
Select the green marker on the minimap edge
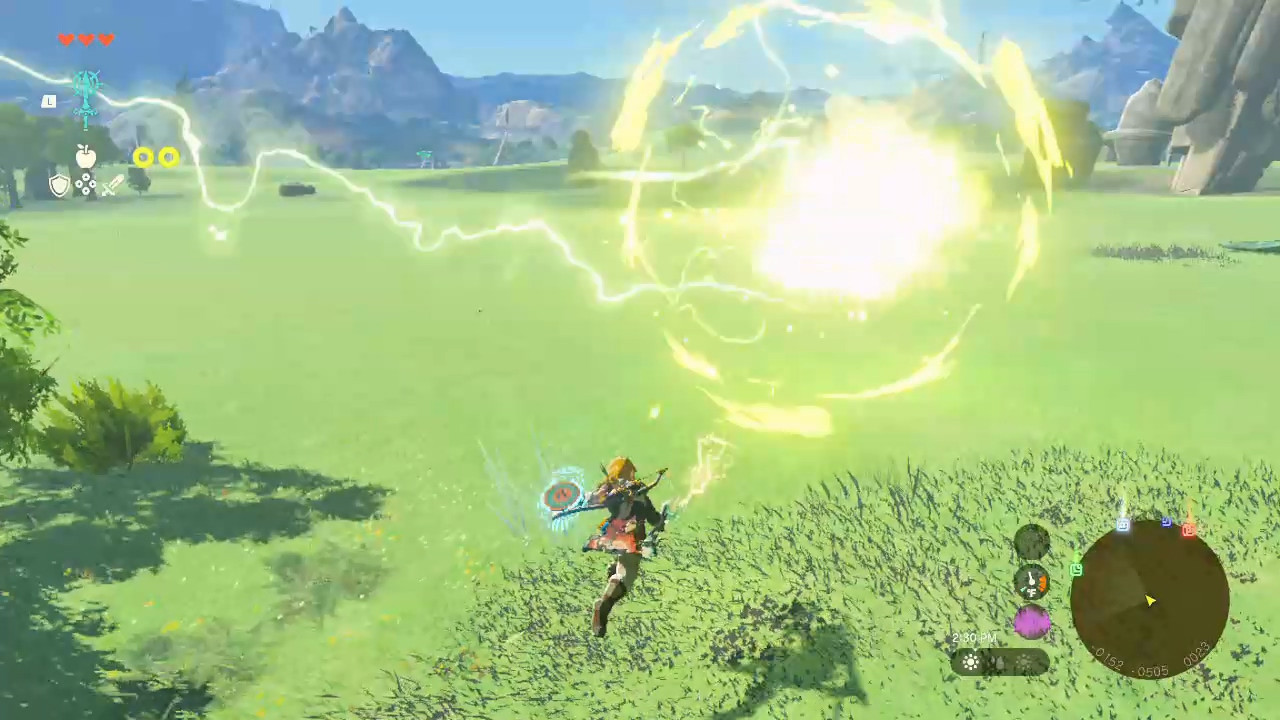pos(1077,569)
